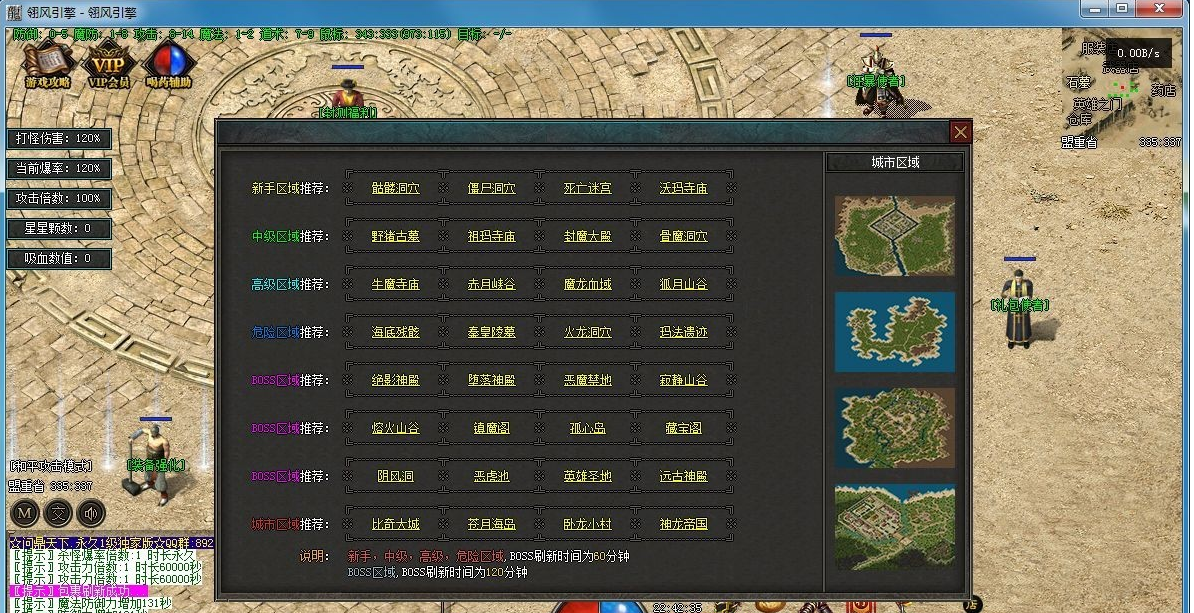Open the 游戏攻略 scroll guide

(x=47, y=64)
